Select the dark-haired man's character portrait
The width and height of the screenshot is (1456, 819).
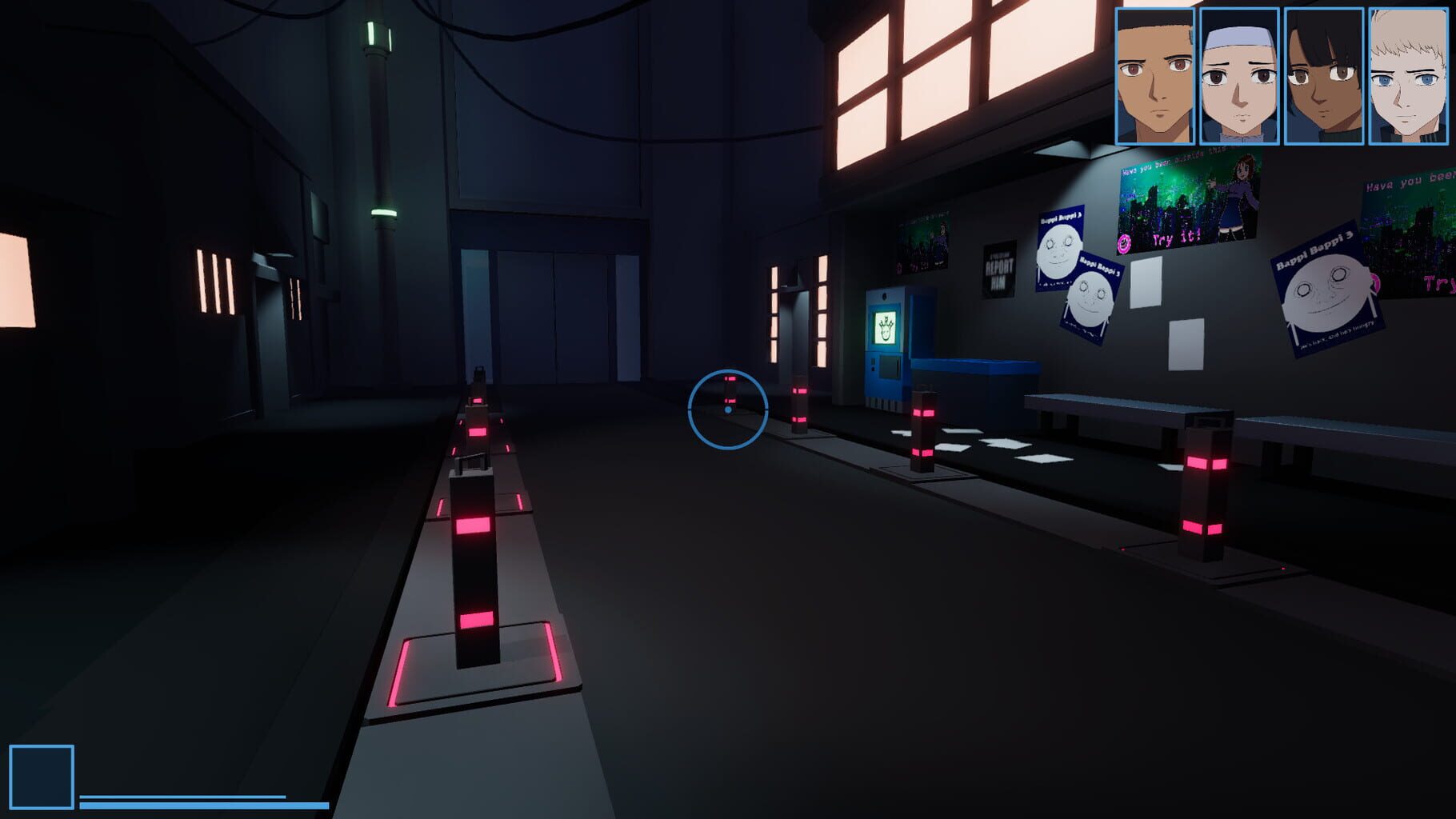(x=1154, y=76)
